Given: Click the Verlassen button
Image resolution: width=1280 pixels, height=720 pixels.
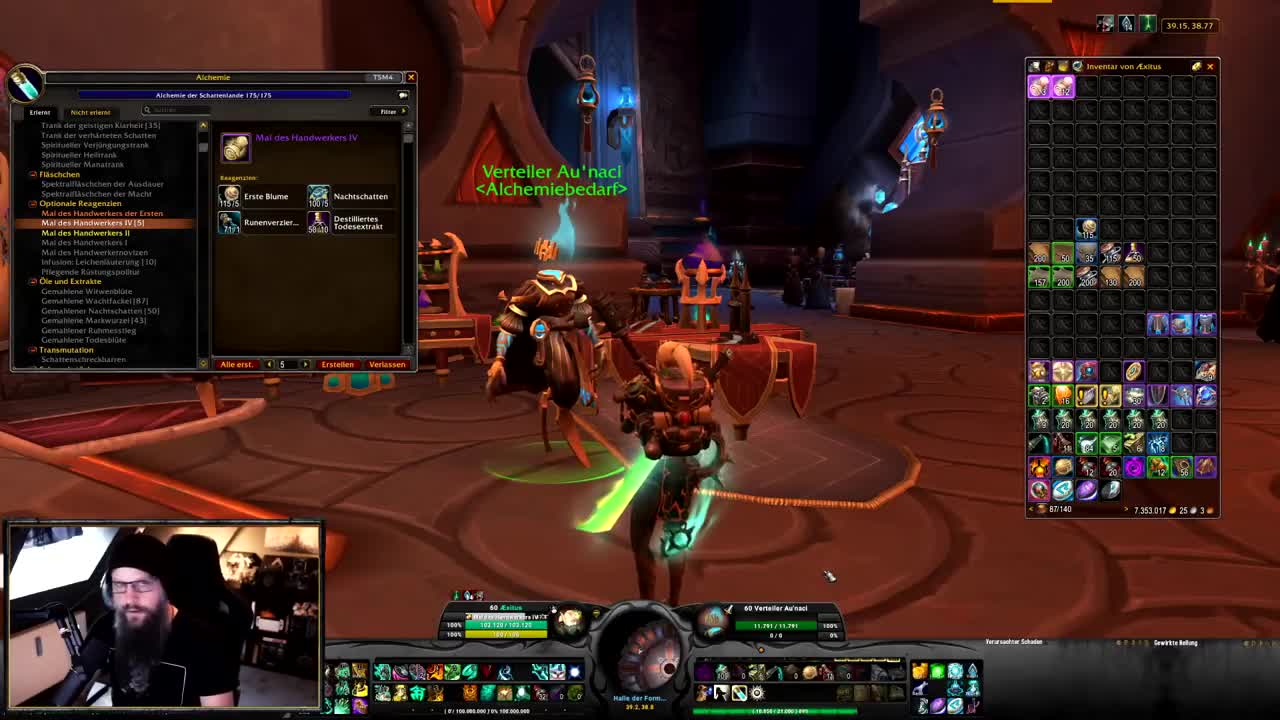Looking at the screenshot, I should pyautogui.click(x=387, y=364).
